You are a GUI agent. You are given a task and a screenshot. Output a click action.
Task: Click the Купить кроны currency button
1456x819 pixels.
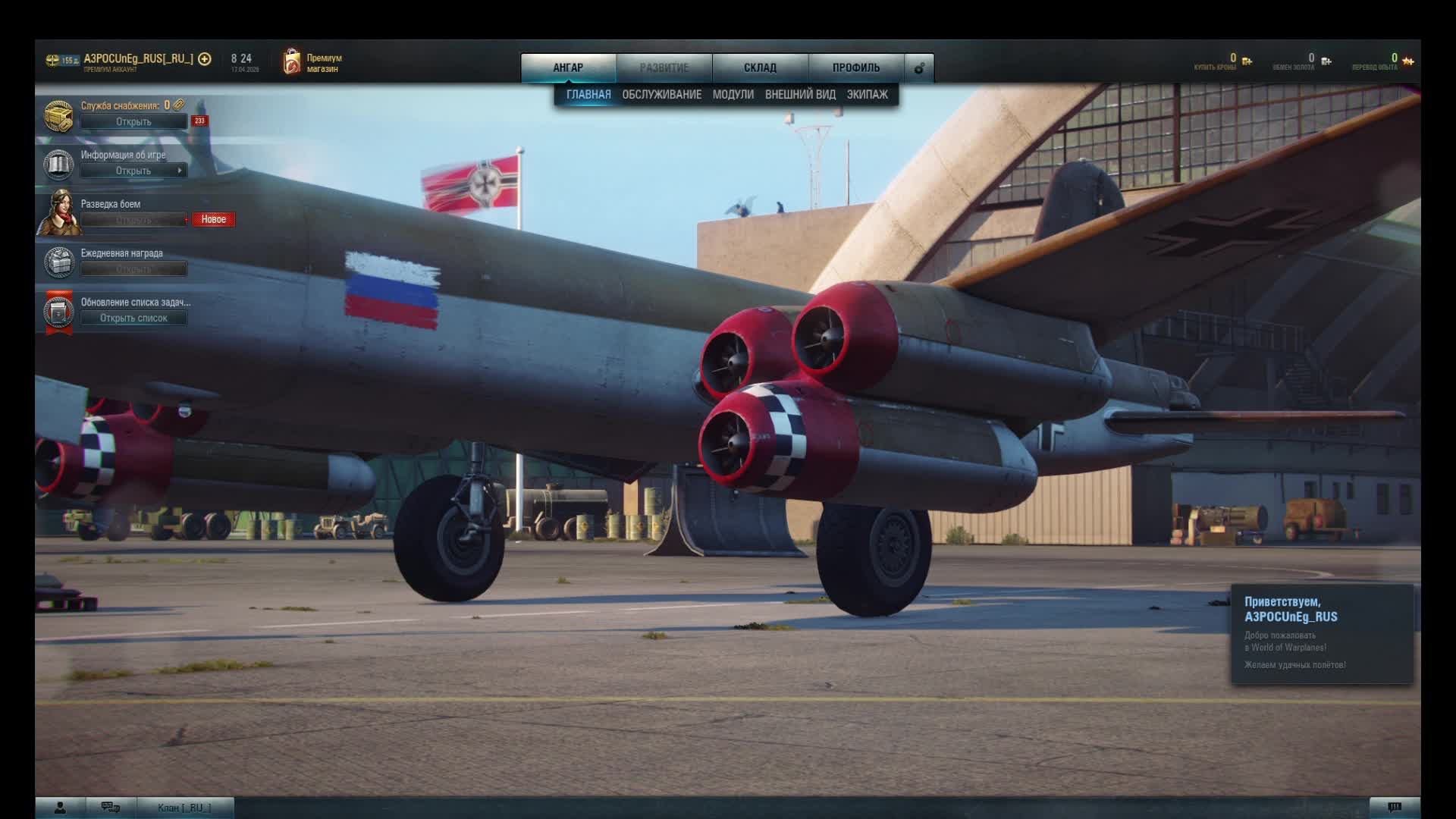point(1222,61)
